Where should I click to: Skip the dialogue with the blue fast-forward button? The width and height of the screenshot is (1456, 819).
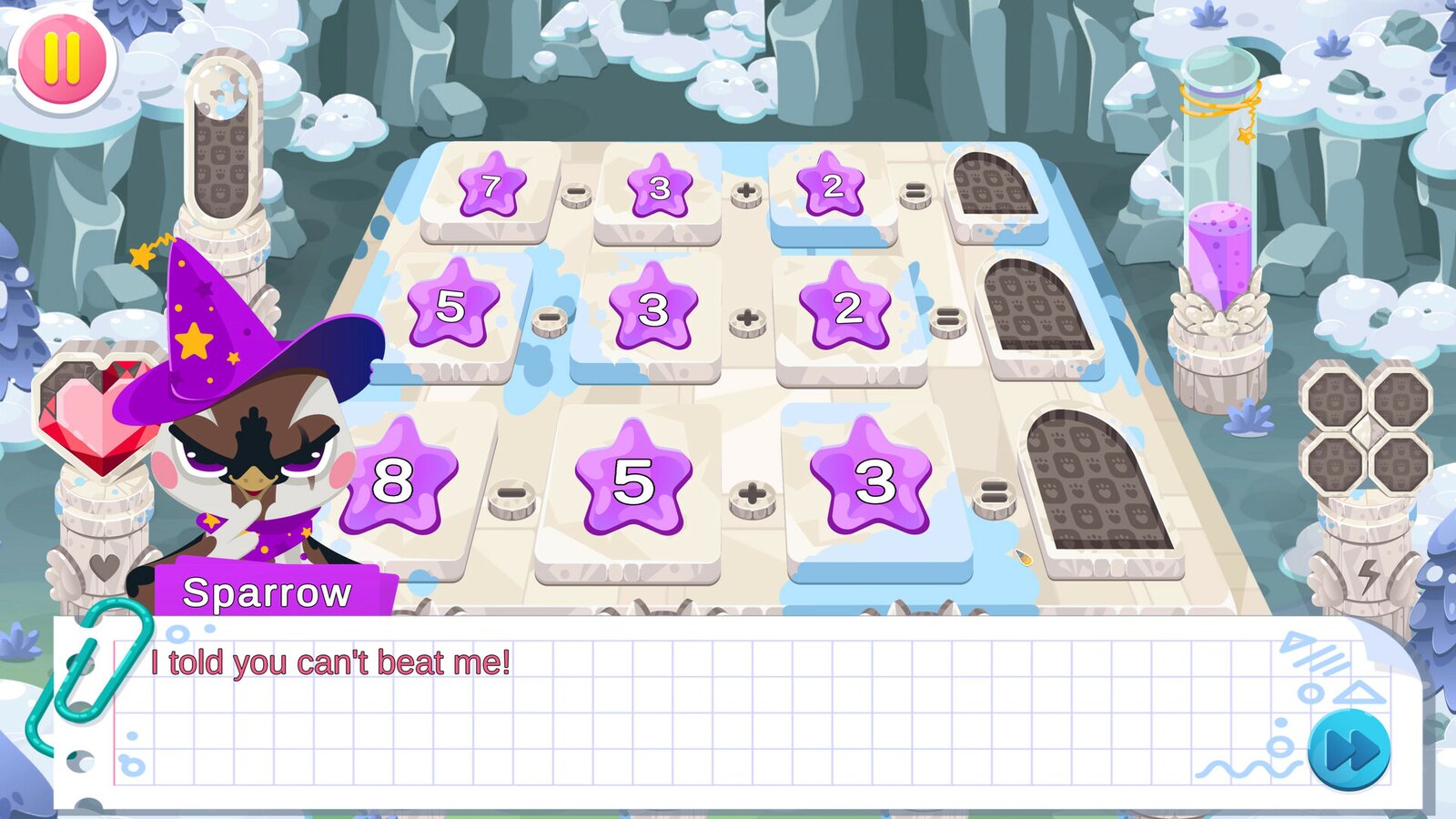click(1349, 752)
